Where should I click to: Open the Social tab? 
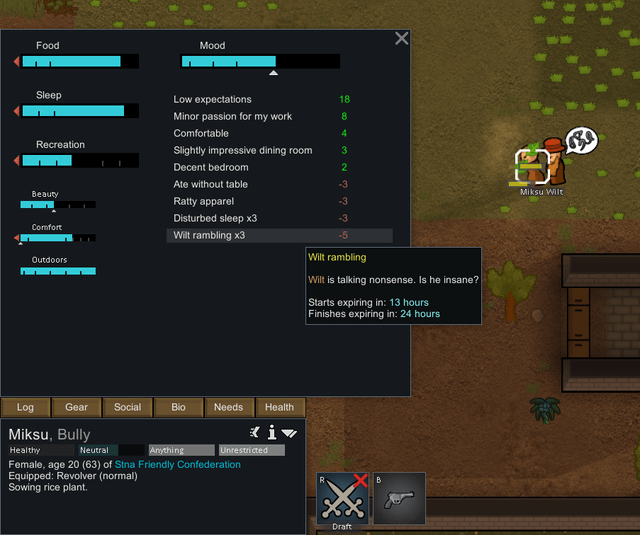pos(127,407)
